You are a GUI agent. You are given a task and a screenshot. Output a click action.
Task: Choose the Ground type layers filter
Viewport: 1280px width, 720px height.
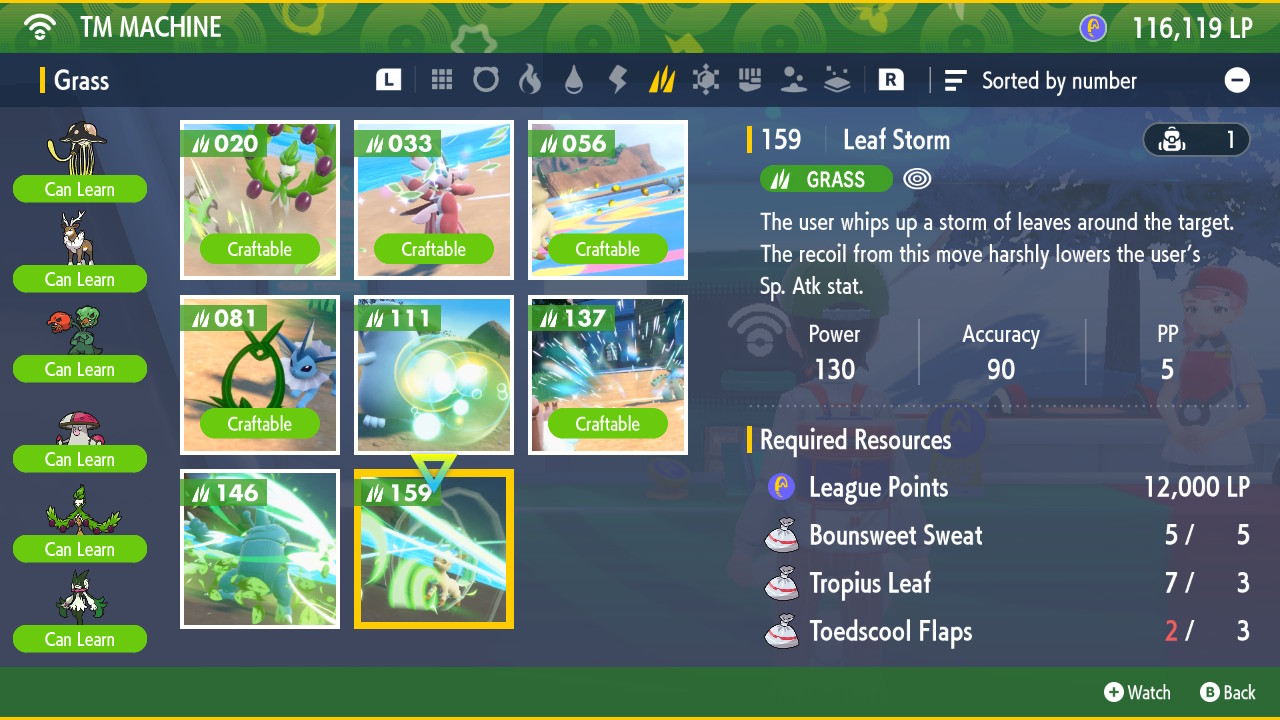(x=838, y=80)
